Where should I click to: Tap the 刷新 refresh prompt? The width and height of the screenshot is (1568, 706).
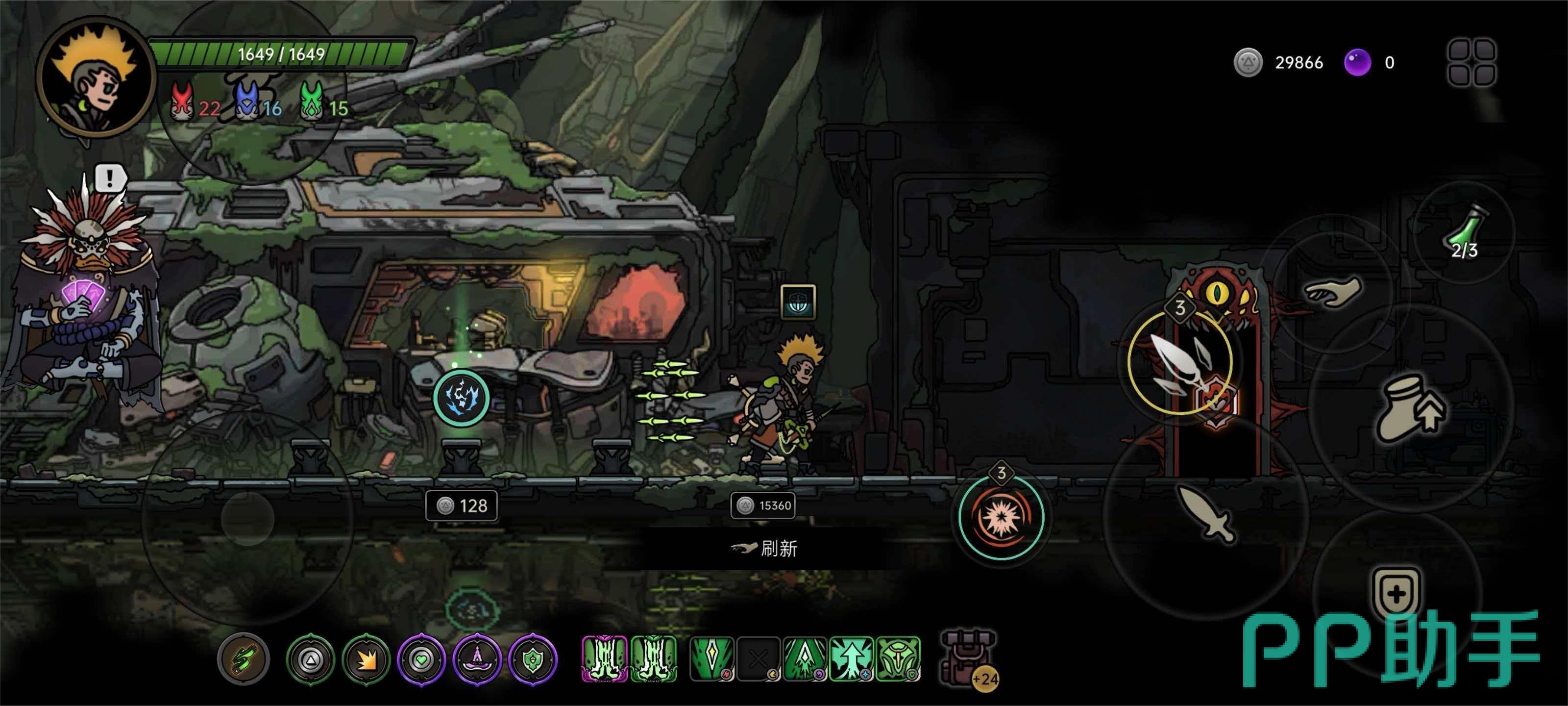tap(766, 548)
